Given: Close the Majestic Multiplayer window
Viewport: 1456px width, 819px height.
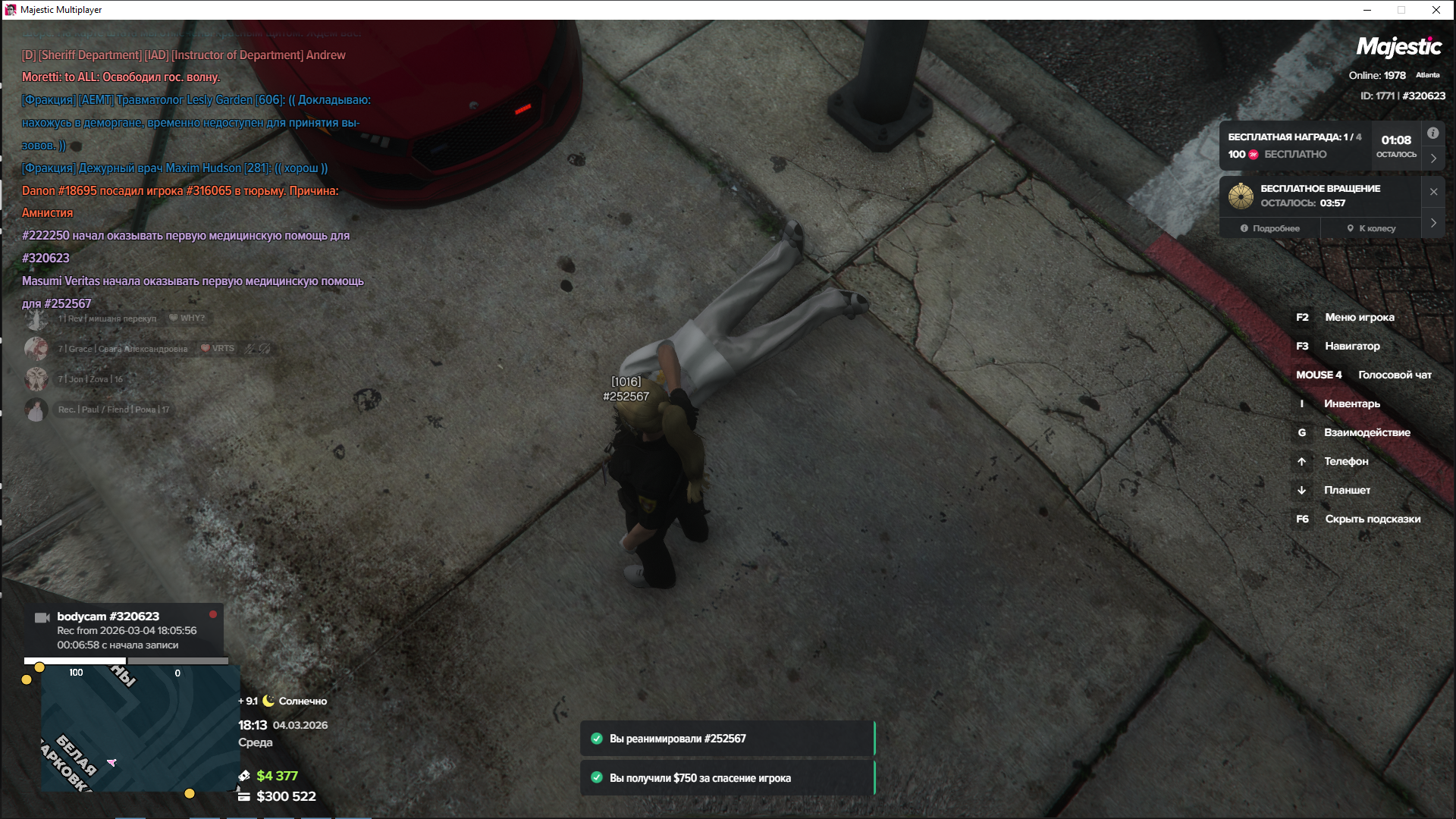Looking at the screenshot, I should coord(1436,10).
